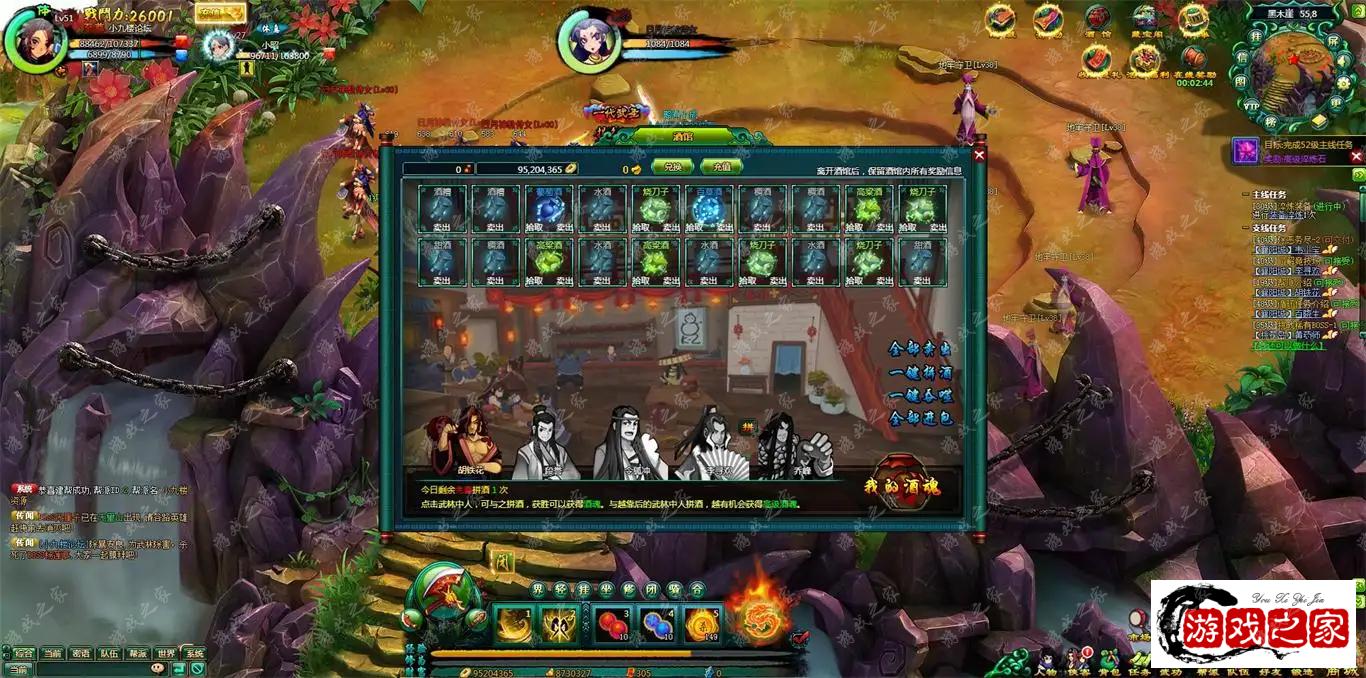Viewport: 1366px width, 678px height.
Task: Select the 一键吞噬 option
Action: [920, 395]
